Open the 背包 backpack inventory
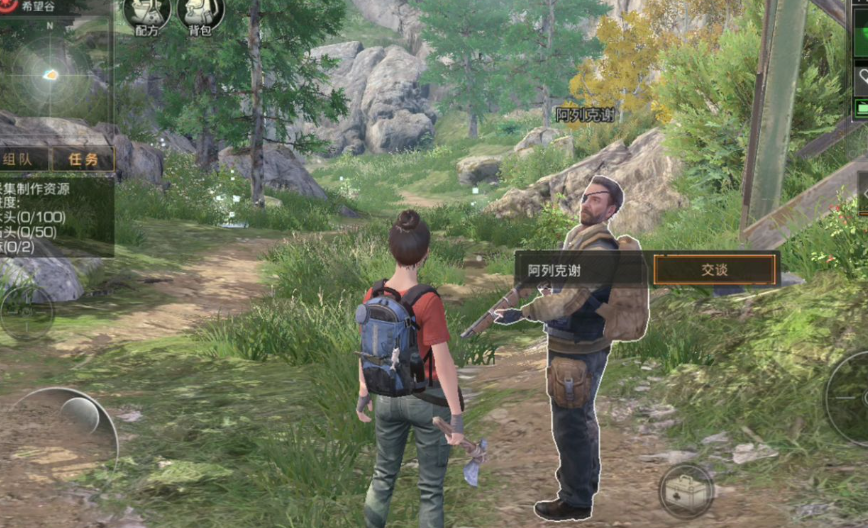 click(x=201, y=14)
